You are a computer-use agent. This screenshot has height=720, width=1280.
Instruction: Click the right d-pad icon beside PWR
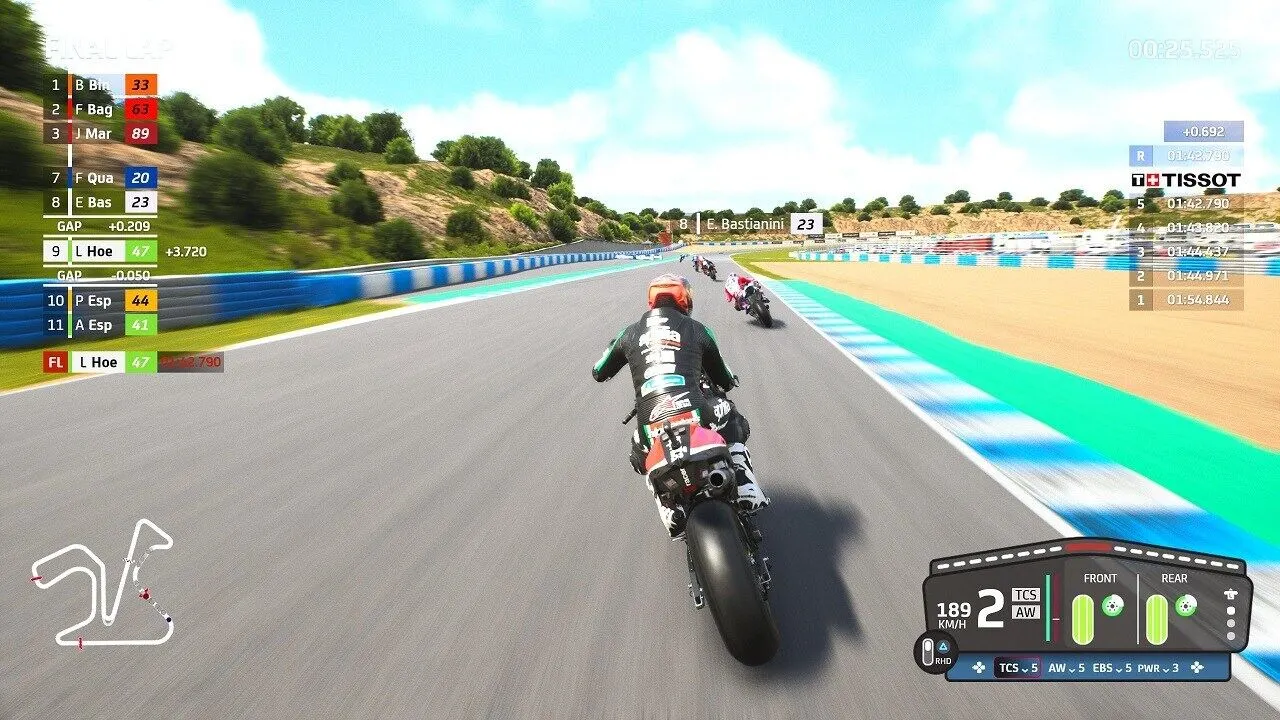point(1198,669)
